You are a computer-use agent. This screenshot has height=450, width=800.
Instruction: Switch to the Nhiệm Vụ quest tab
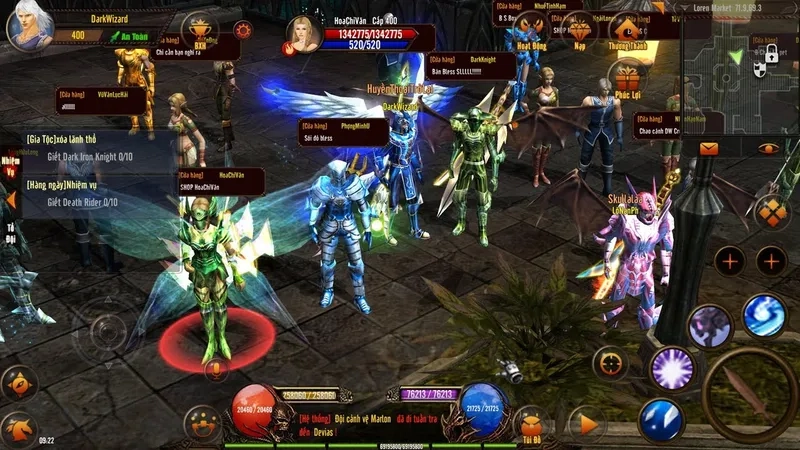point(11,165)
